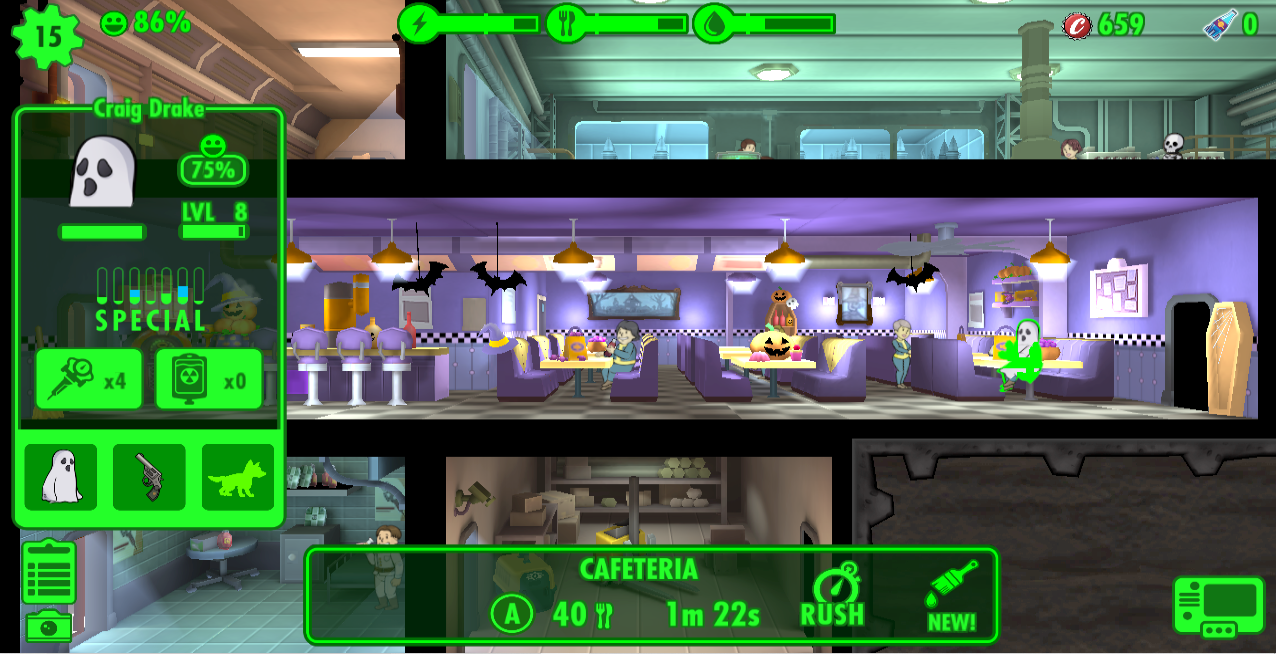Viewport: 1276px width, 654px height.
Task: Select the bottle caps counter
Action: (1104, 25)
